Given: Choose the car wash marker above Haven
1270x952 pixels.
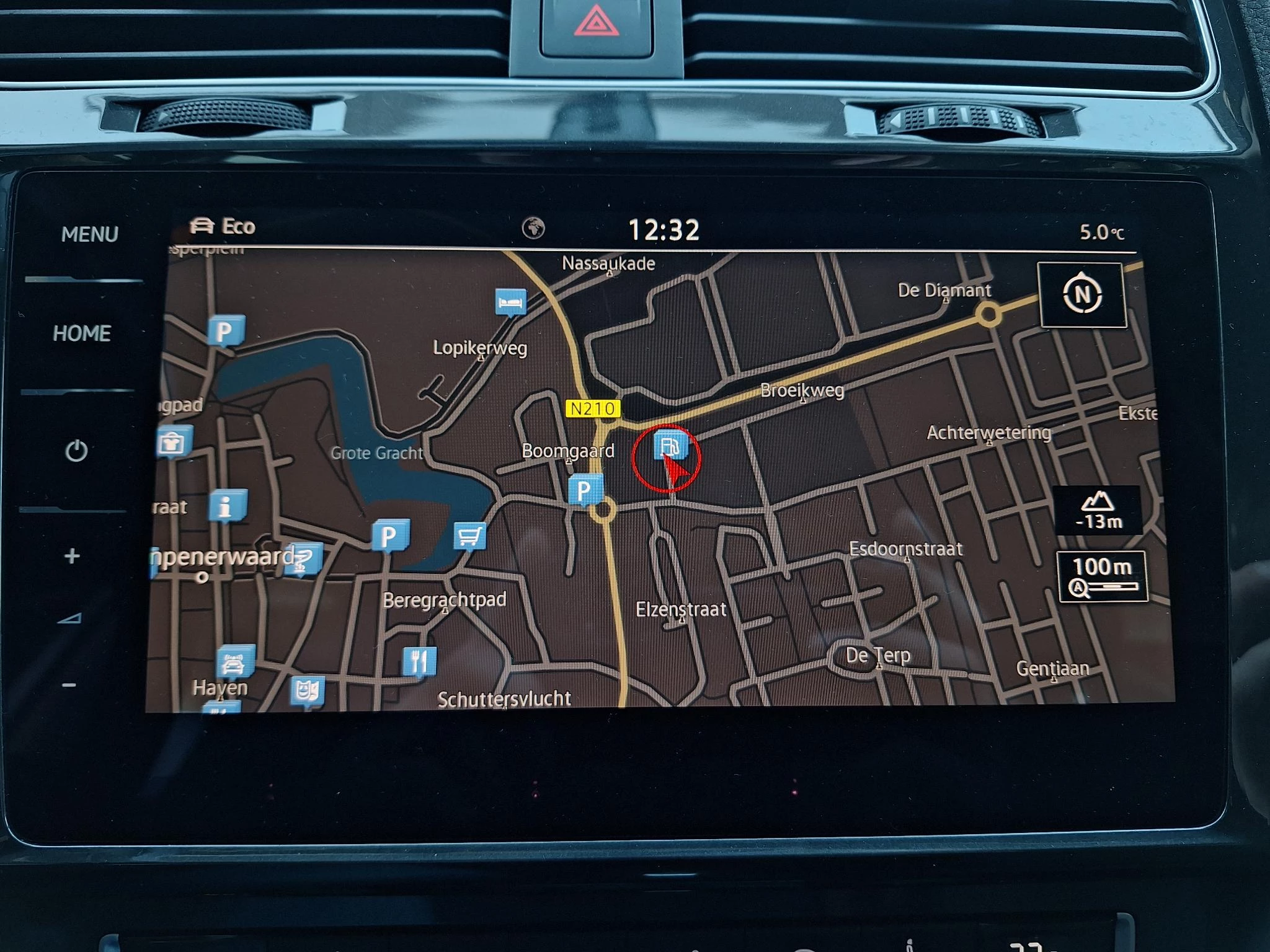Looking at the screenshot, I should (234, 662).
